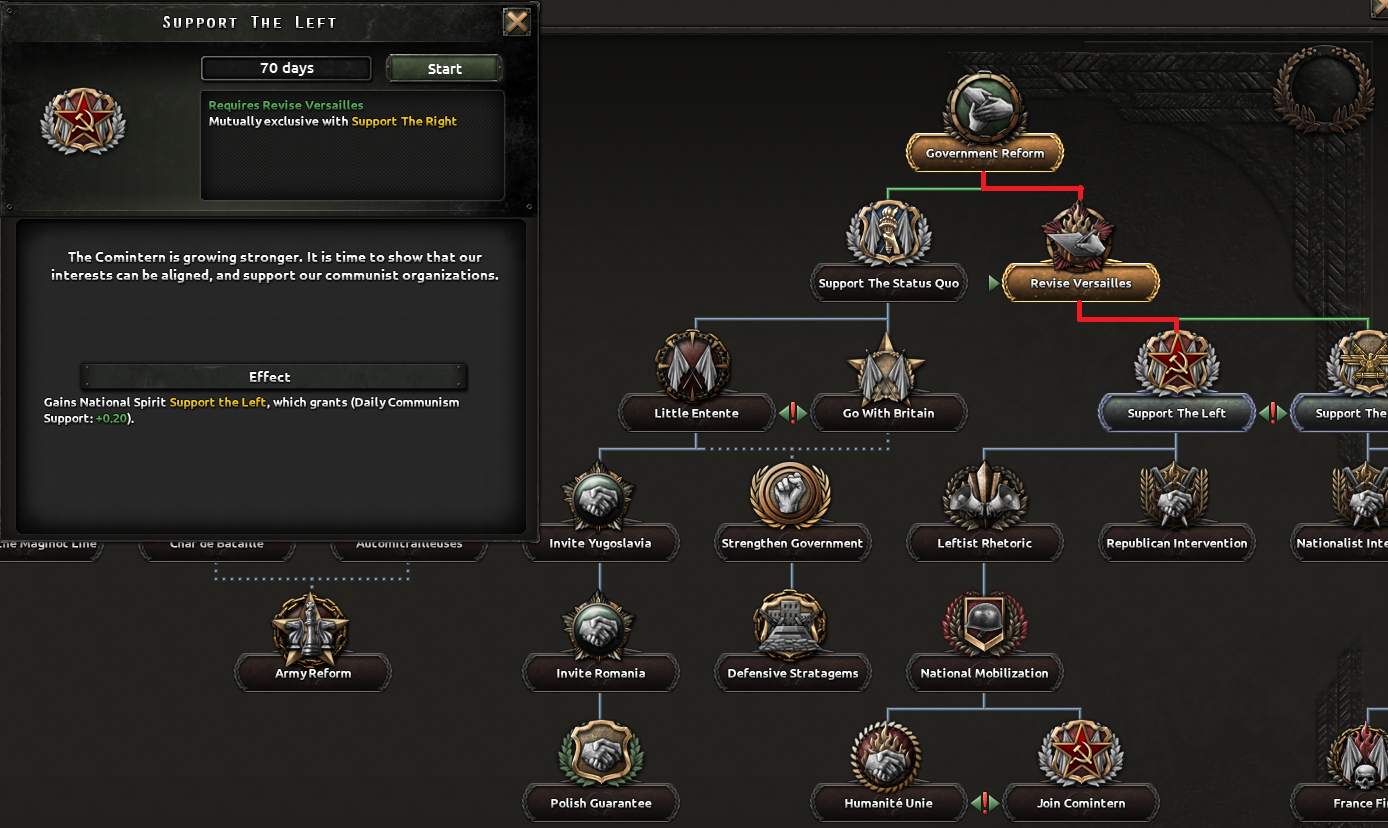The image size is (1388, 828).
Task: Select the Republican Intervention focus
Action: click(1177, 543)
